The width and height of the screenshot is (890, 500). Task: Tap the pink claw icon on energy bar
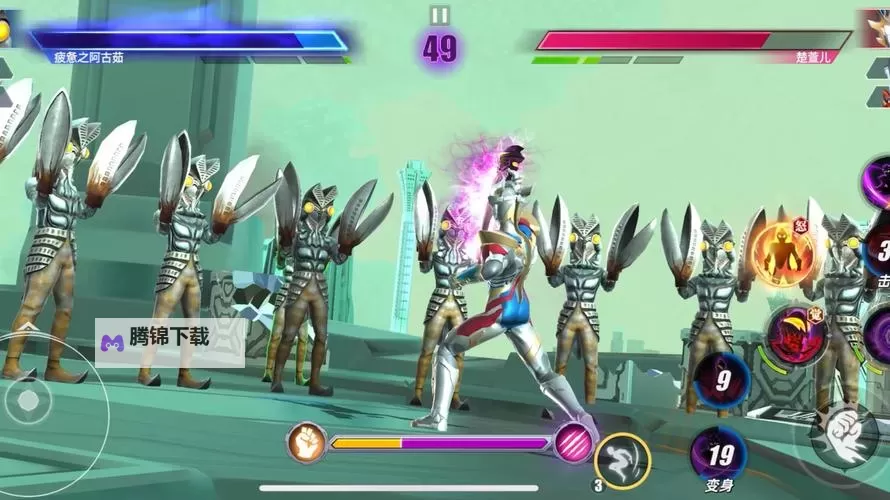[573, 441]
